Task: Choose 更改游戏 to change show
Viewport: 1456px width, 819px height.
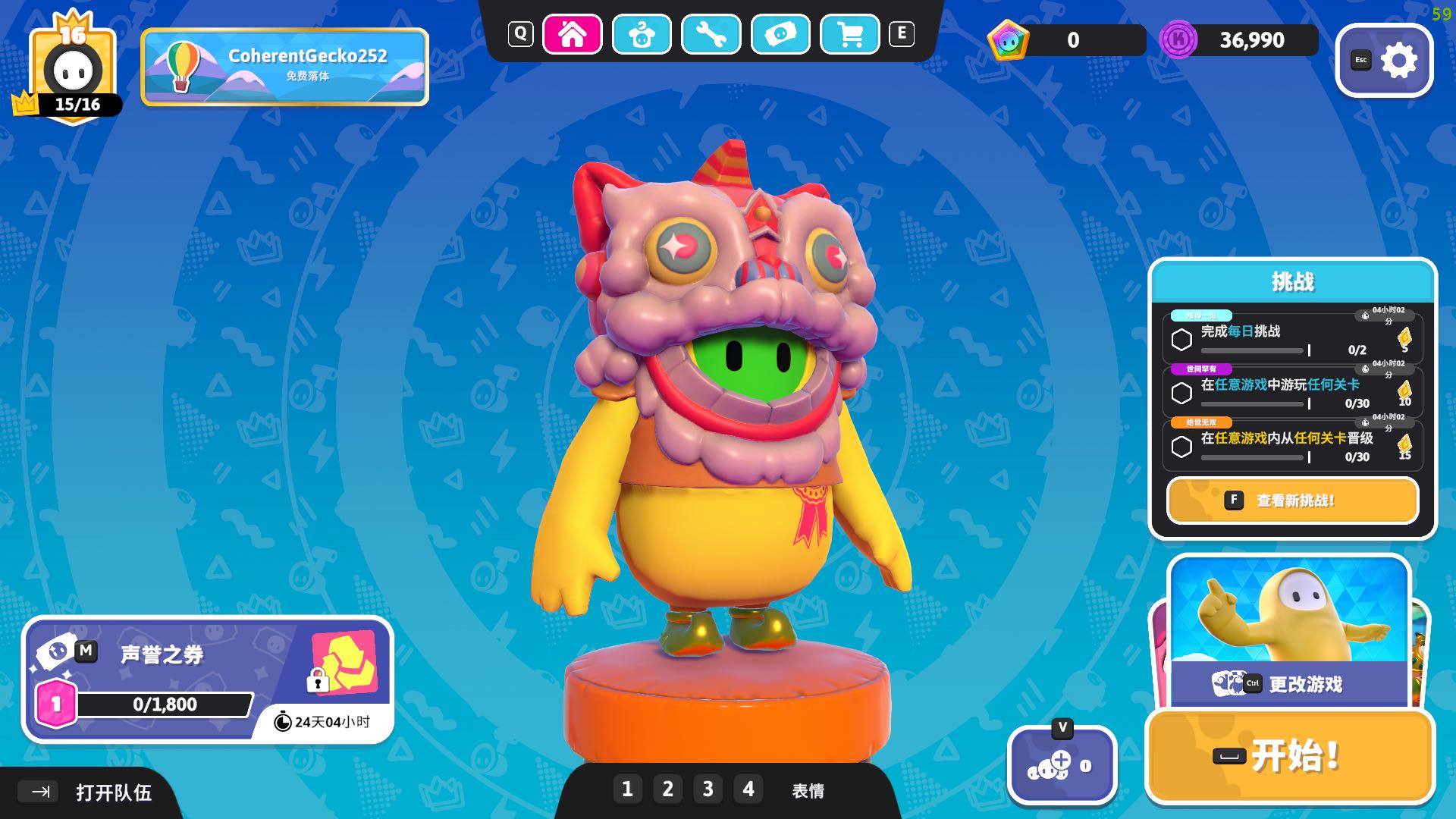Action: (1289, 682)
